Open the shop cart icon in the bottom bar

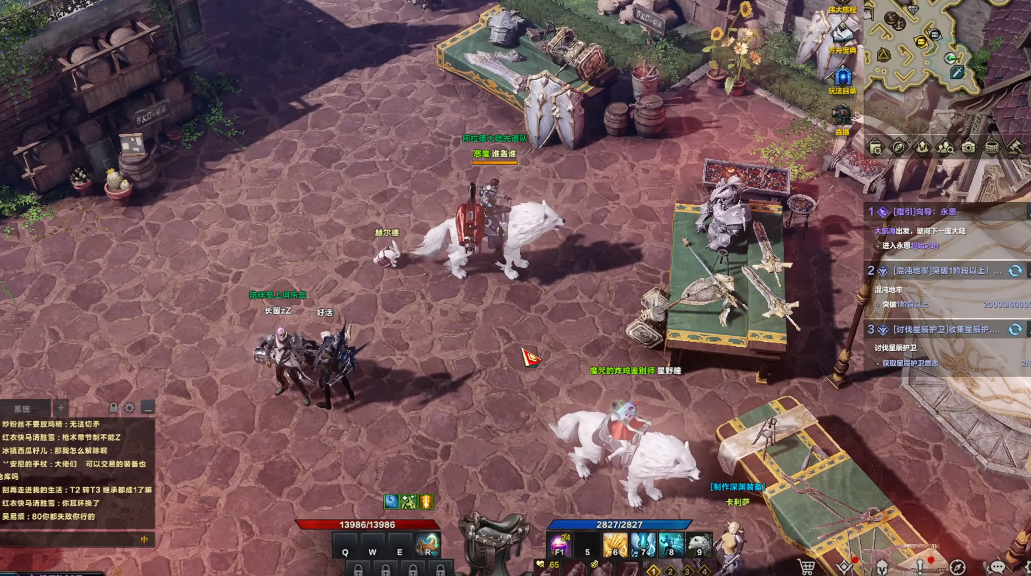click(806, 567)
